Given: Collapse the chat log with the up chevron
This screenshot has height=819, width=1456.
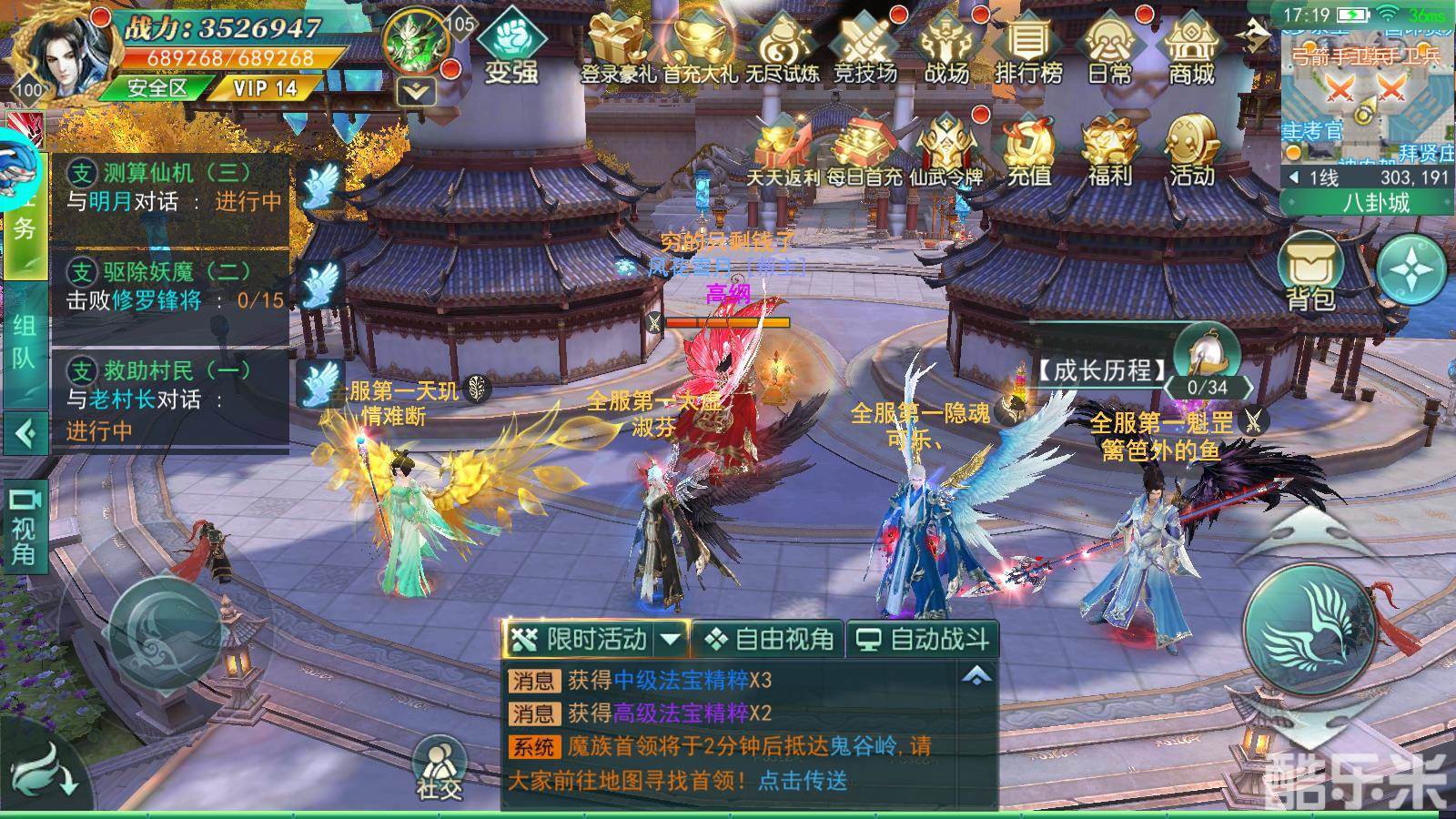Looking at the screenshot, I should [976, 675].
